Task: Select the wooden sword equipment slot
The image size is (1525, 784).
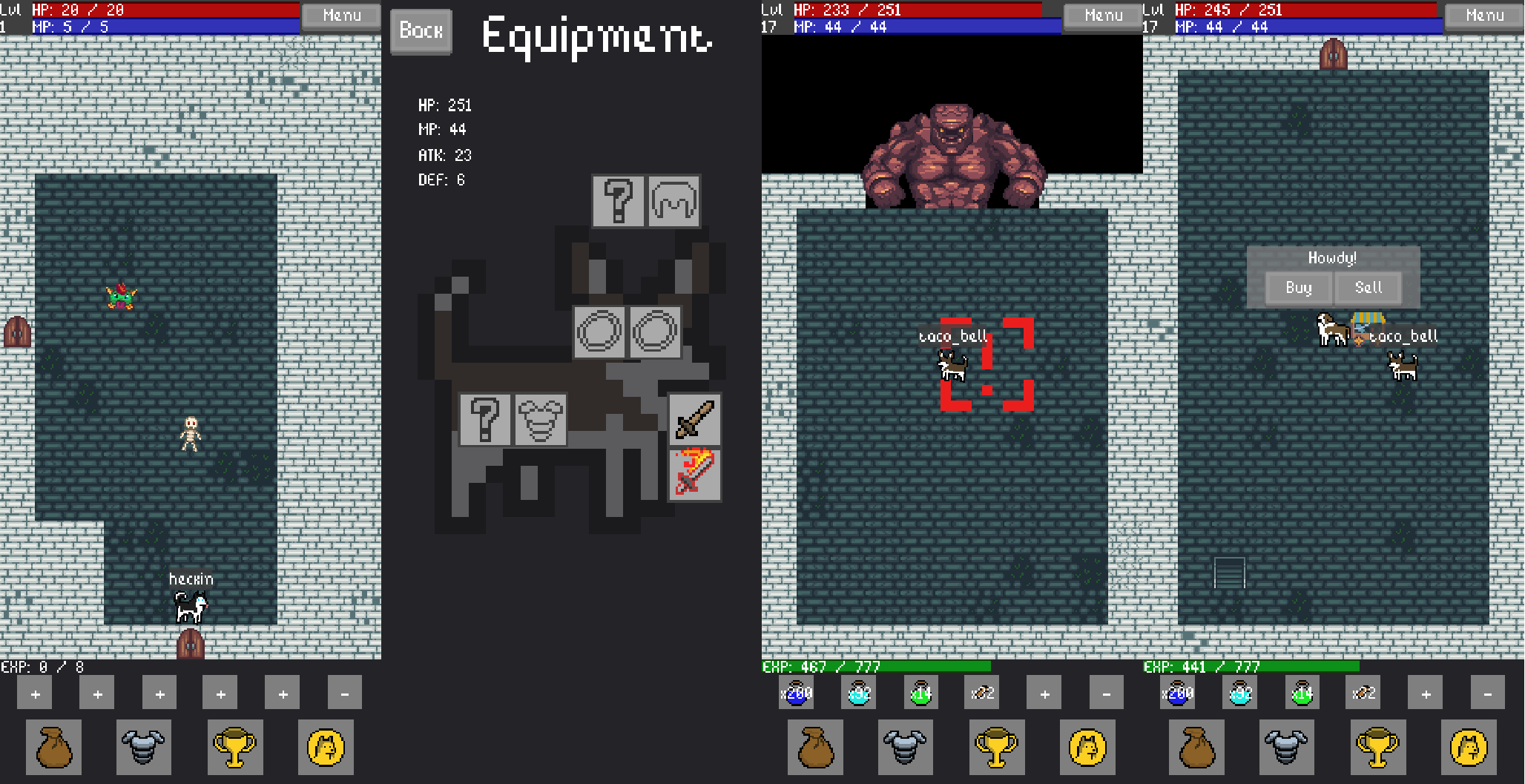Action: (x=695, y=421)
